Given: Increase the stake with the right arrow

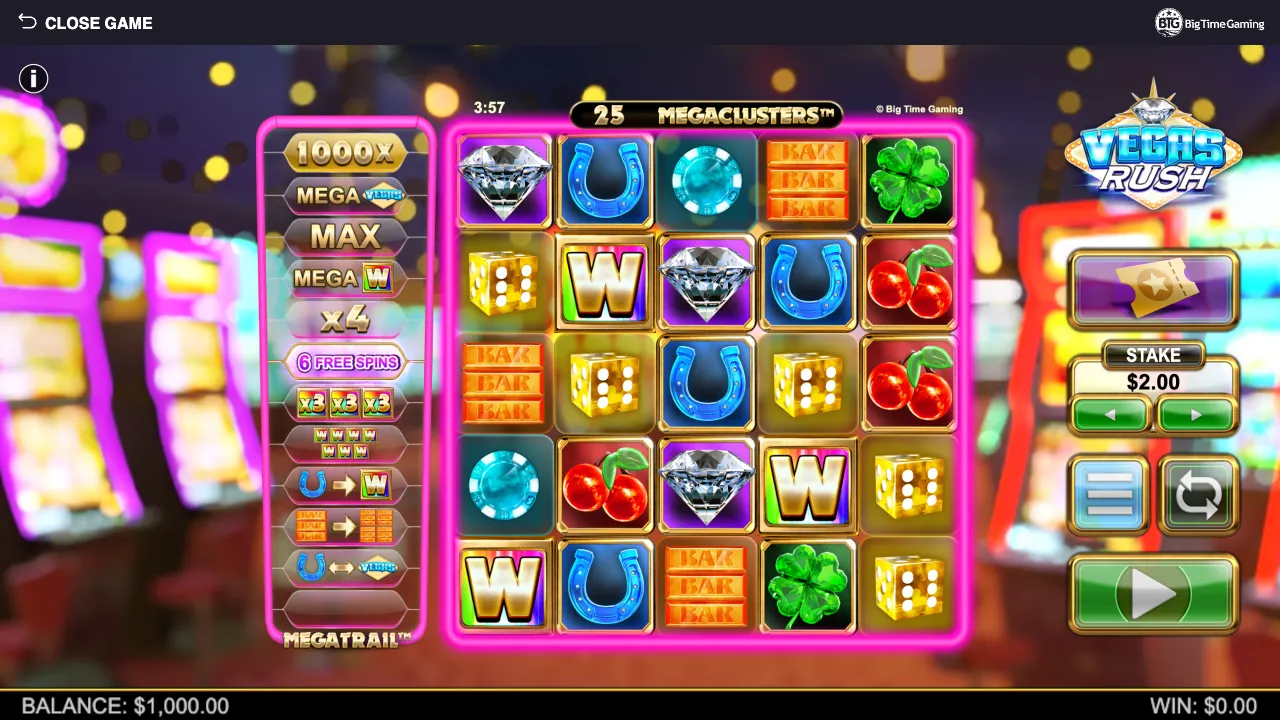Looking at the screenshot, I should pyautogui.click(x=1197, y=413).
